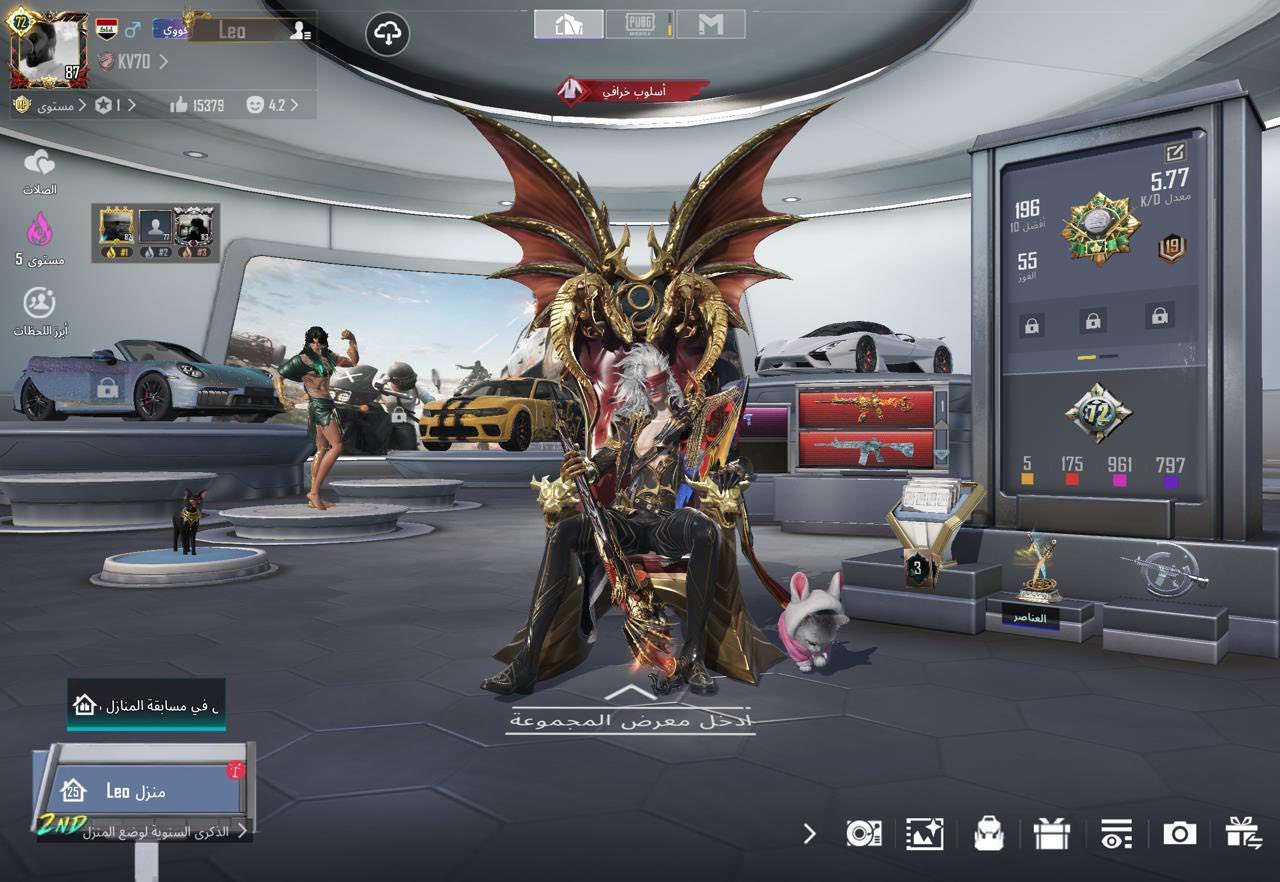The image size is (1280, 882).
Task: Edit the stats panel with pencil icon
Action: 1173,153
